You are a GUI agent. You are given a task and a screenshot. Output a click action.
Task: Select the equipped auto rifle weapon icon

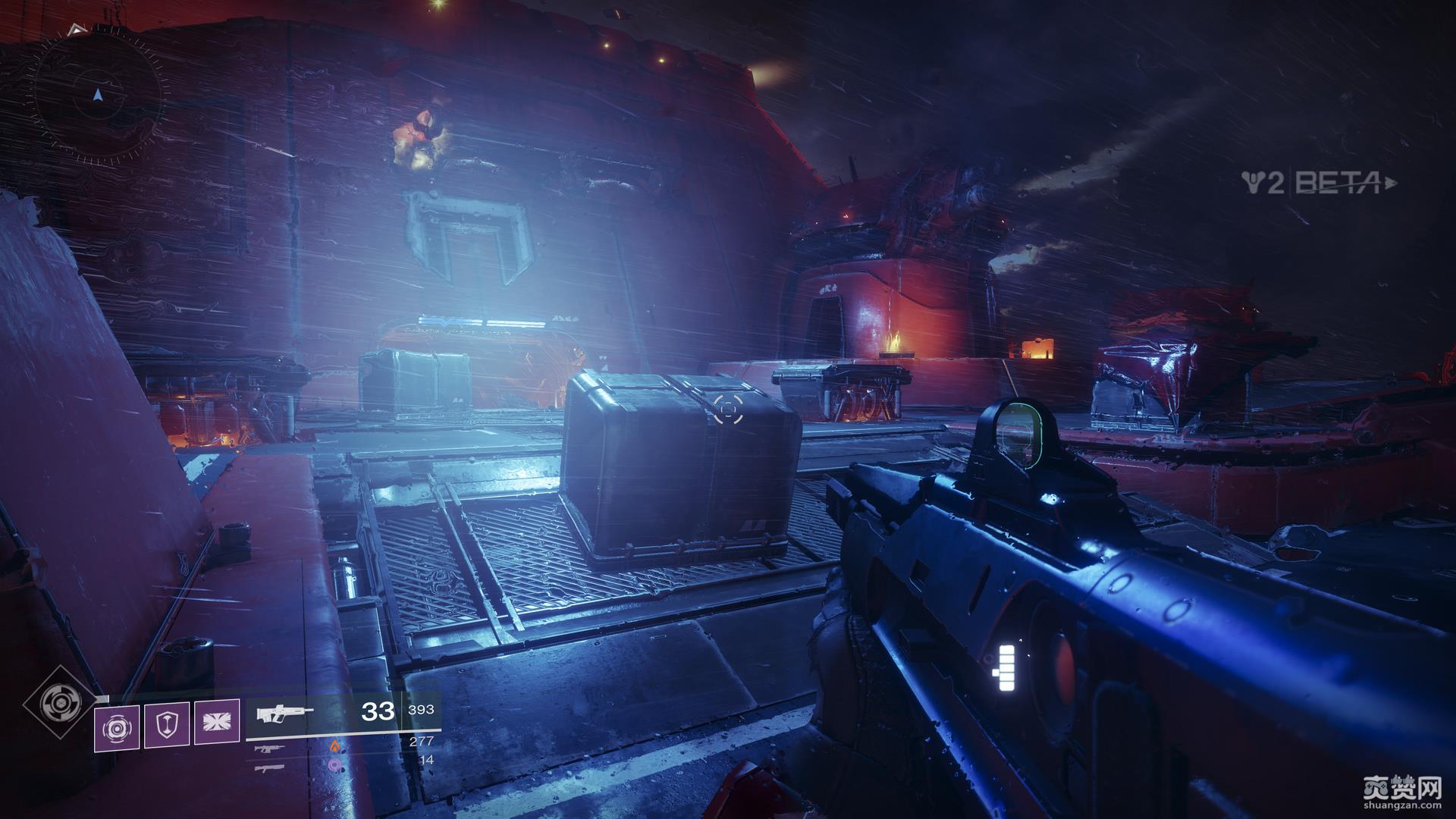pyautogui.click(x=284, y=714)
